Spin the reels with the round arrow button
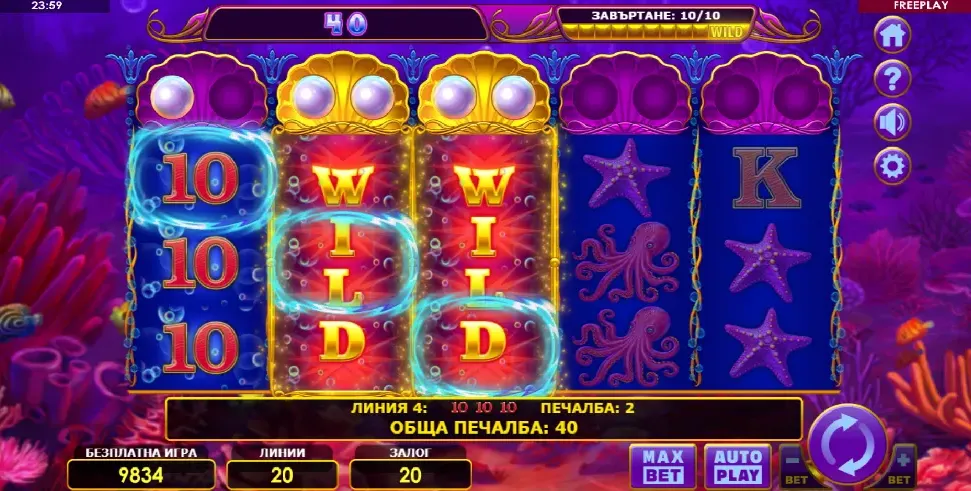The width and height of the screenshot is (971, 491). (x=846, y=444)
